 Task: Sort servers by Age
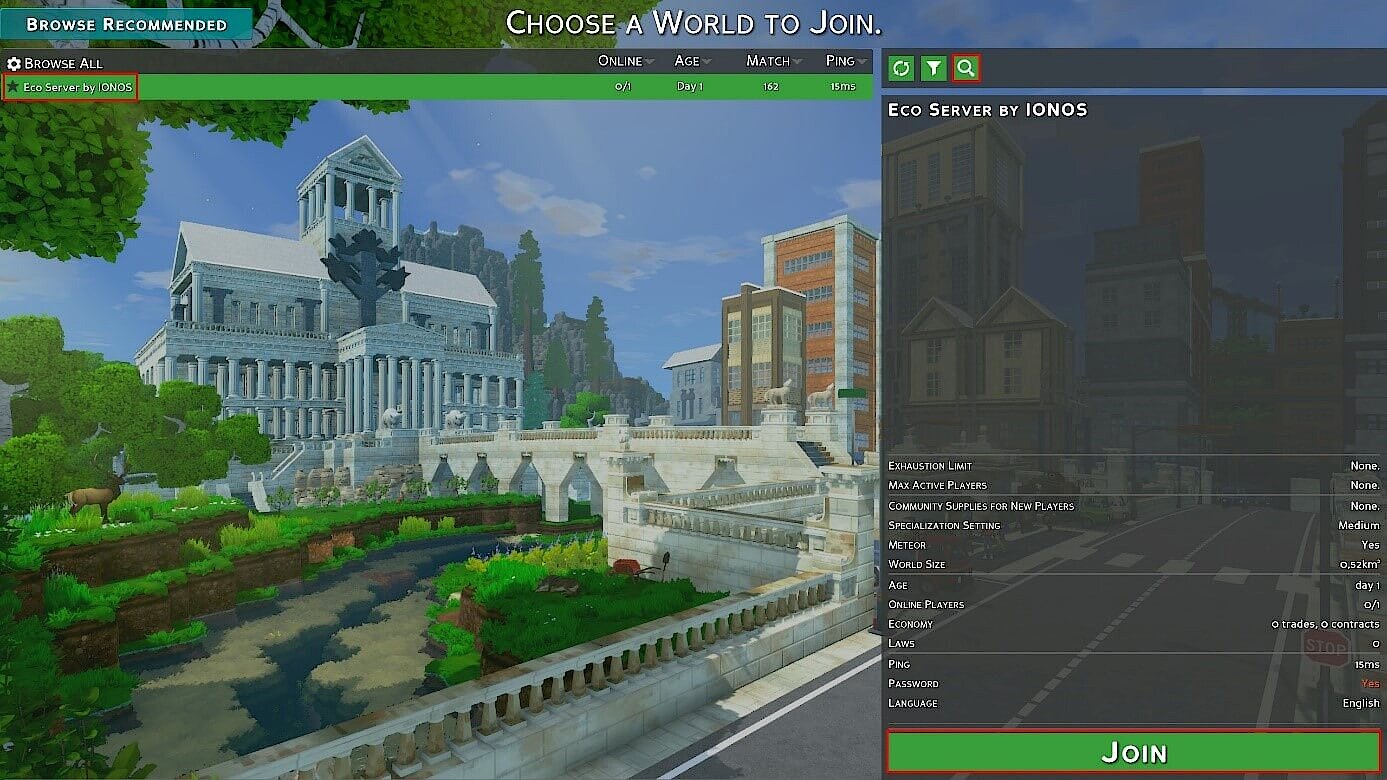[690, 61]
